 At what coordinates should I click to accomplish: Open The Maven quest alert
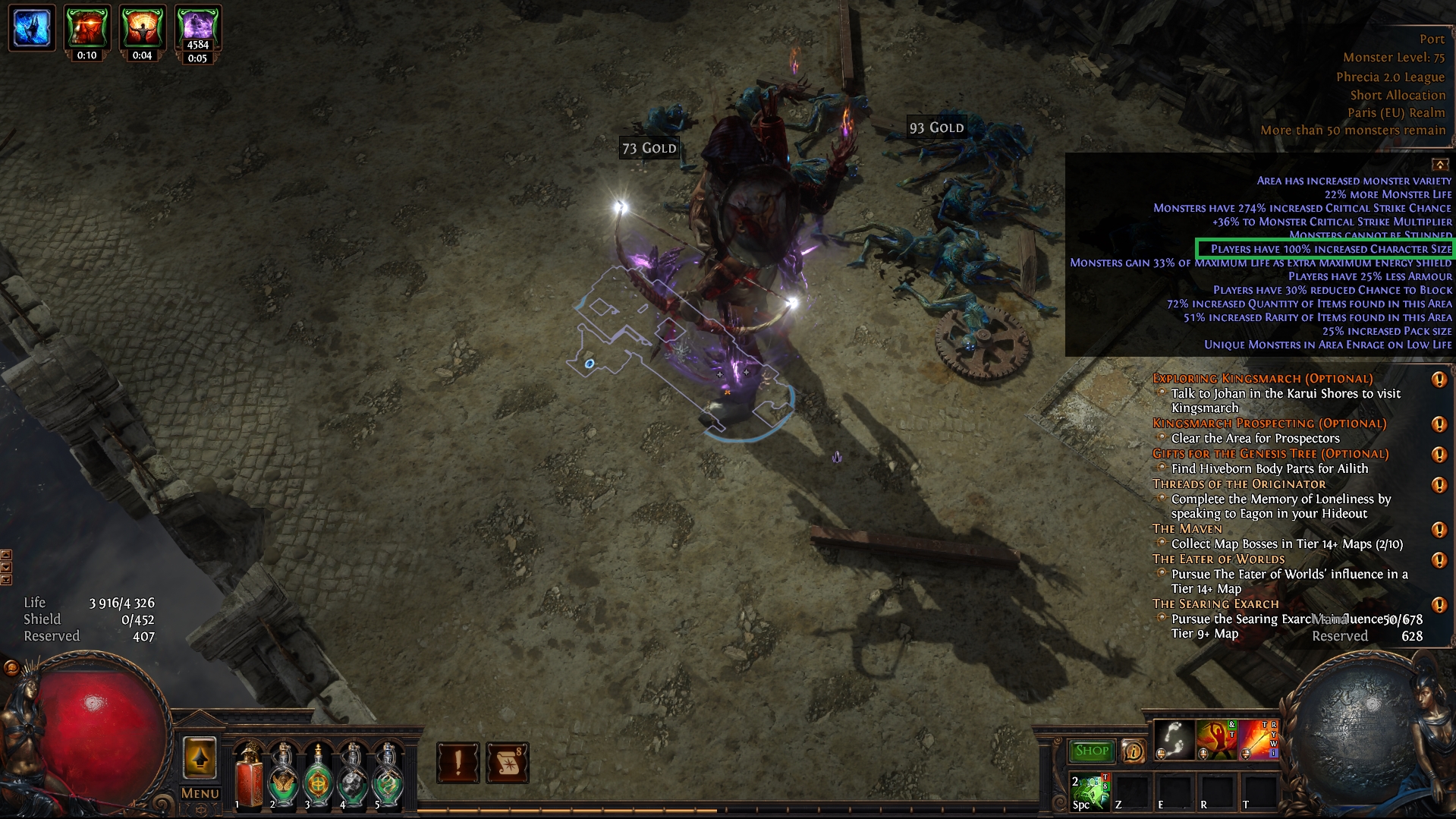tap(1439, 530)
